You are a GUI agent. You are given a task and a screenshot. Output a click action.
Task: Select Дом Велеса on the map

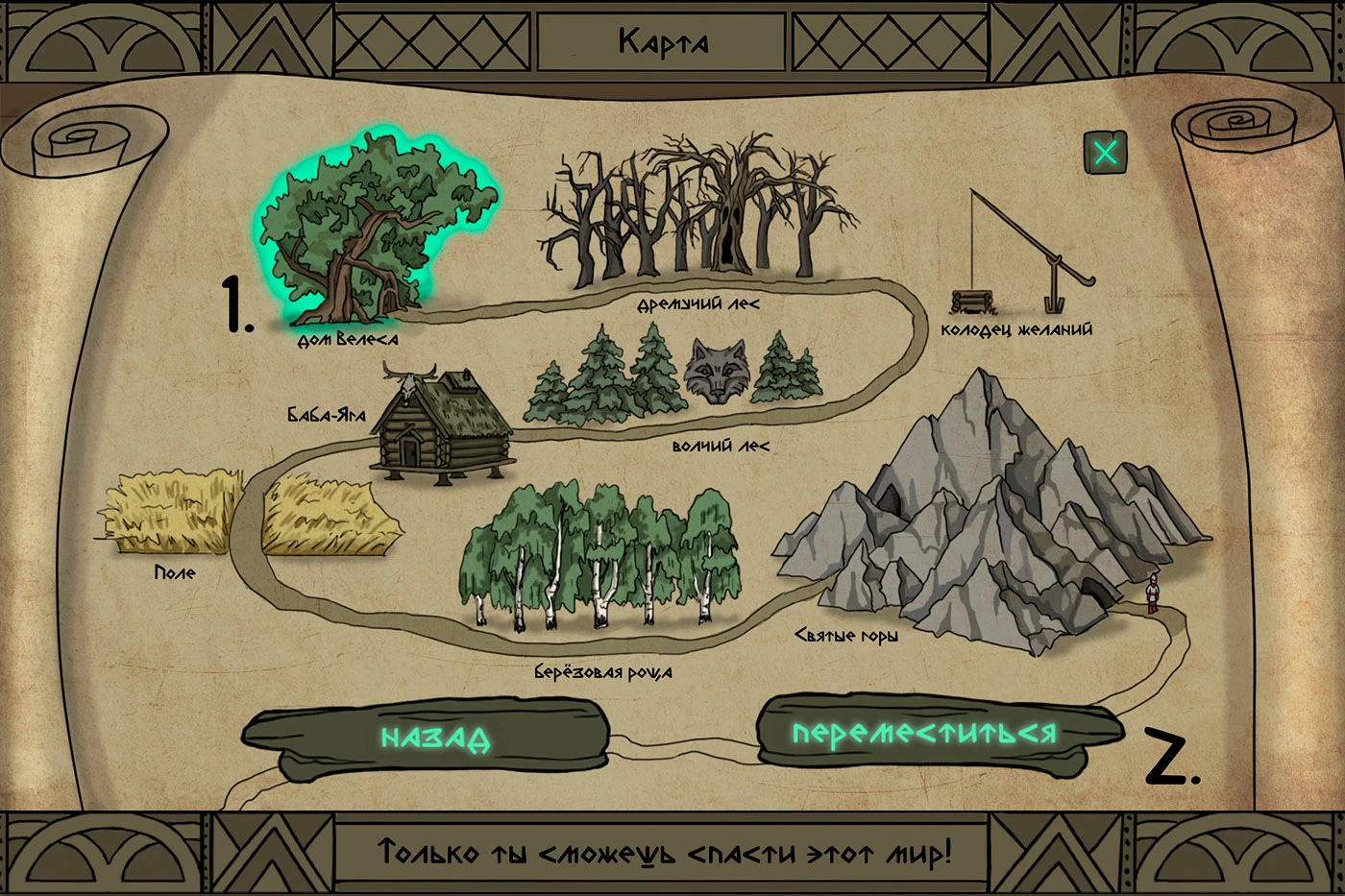[370, 235]
